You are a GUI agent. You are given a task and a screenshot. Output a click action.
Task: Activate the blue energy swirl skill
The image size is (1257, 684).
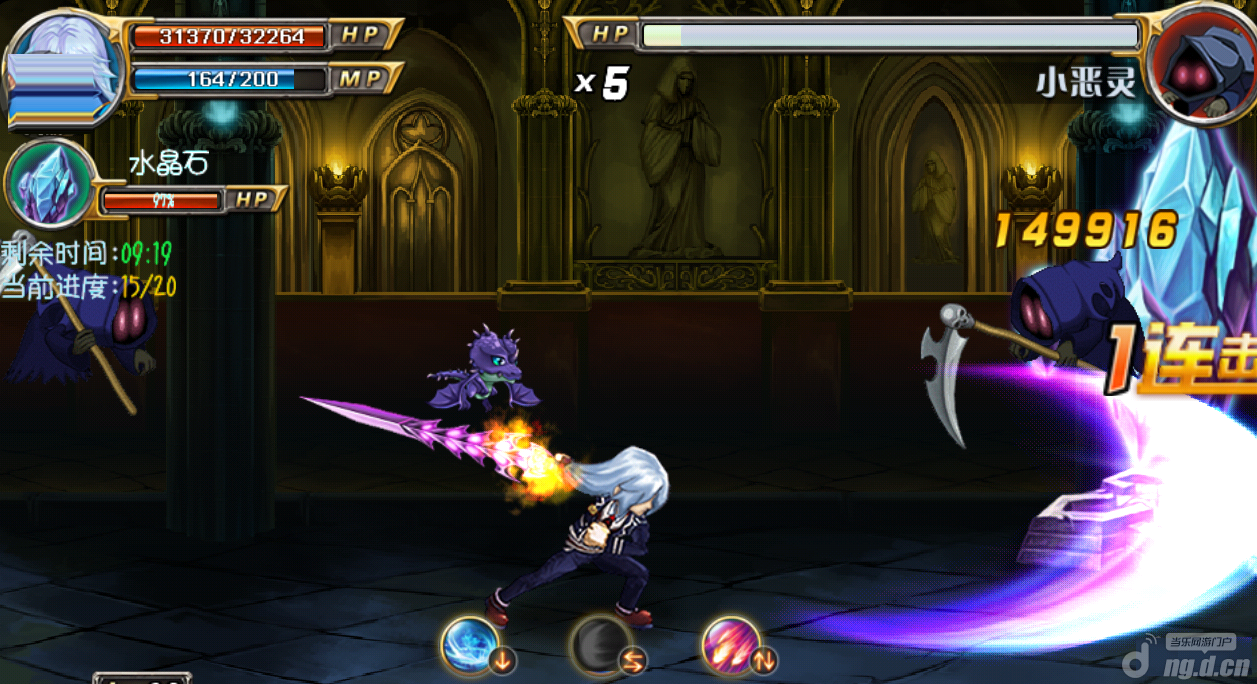point(471,644)
